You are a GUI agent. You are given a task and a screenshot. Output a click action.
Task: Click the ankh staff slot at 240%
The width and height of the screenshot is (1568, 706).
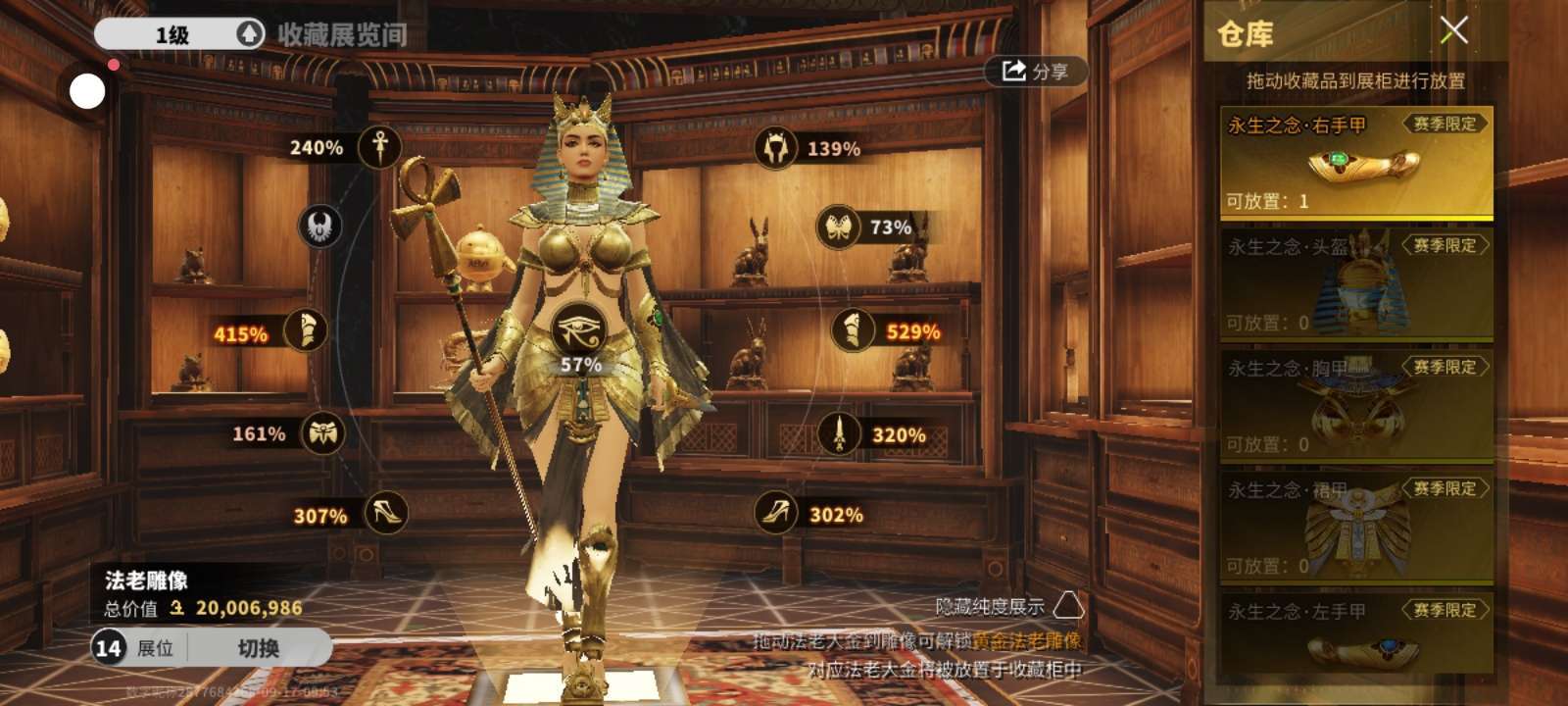(379, 147)
